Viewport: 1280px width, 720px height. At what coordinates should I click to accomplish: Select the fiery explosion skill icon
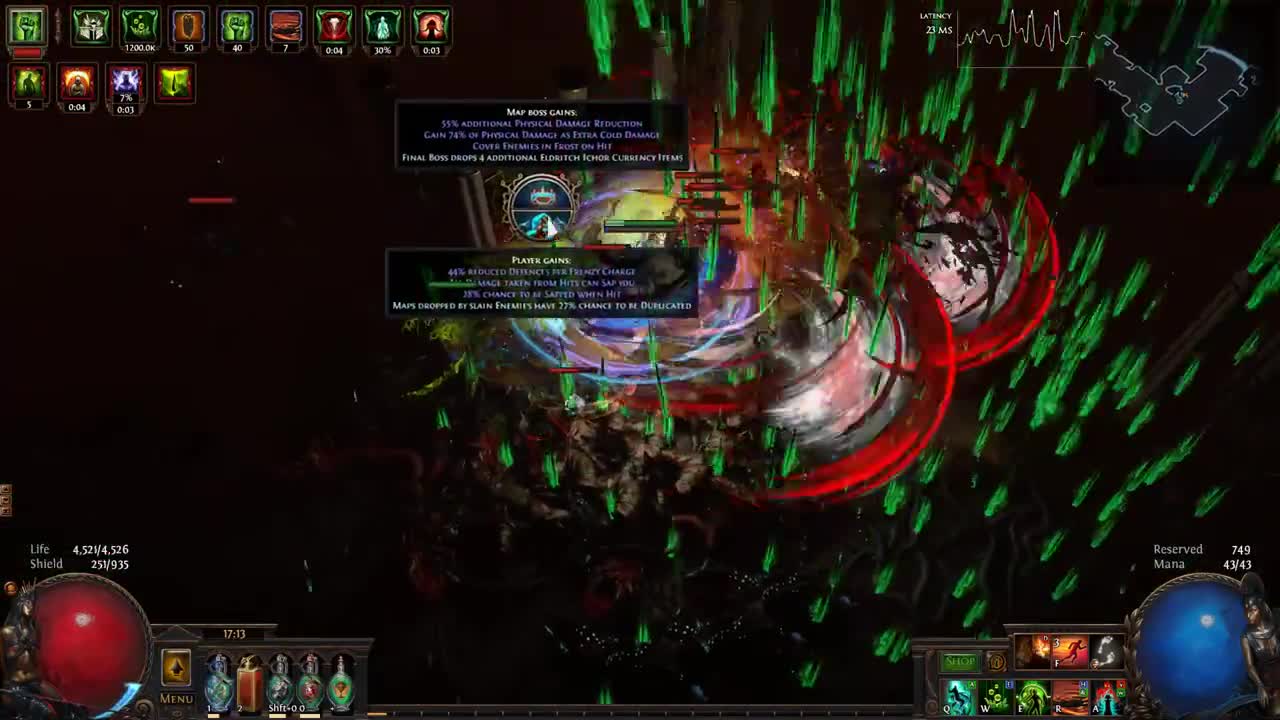tap(1032, 652)
